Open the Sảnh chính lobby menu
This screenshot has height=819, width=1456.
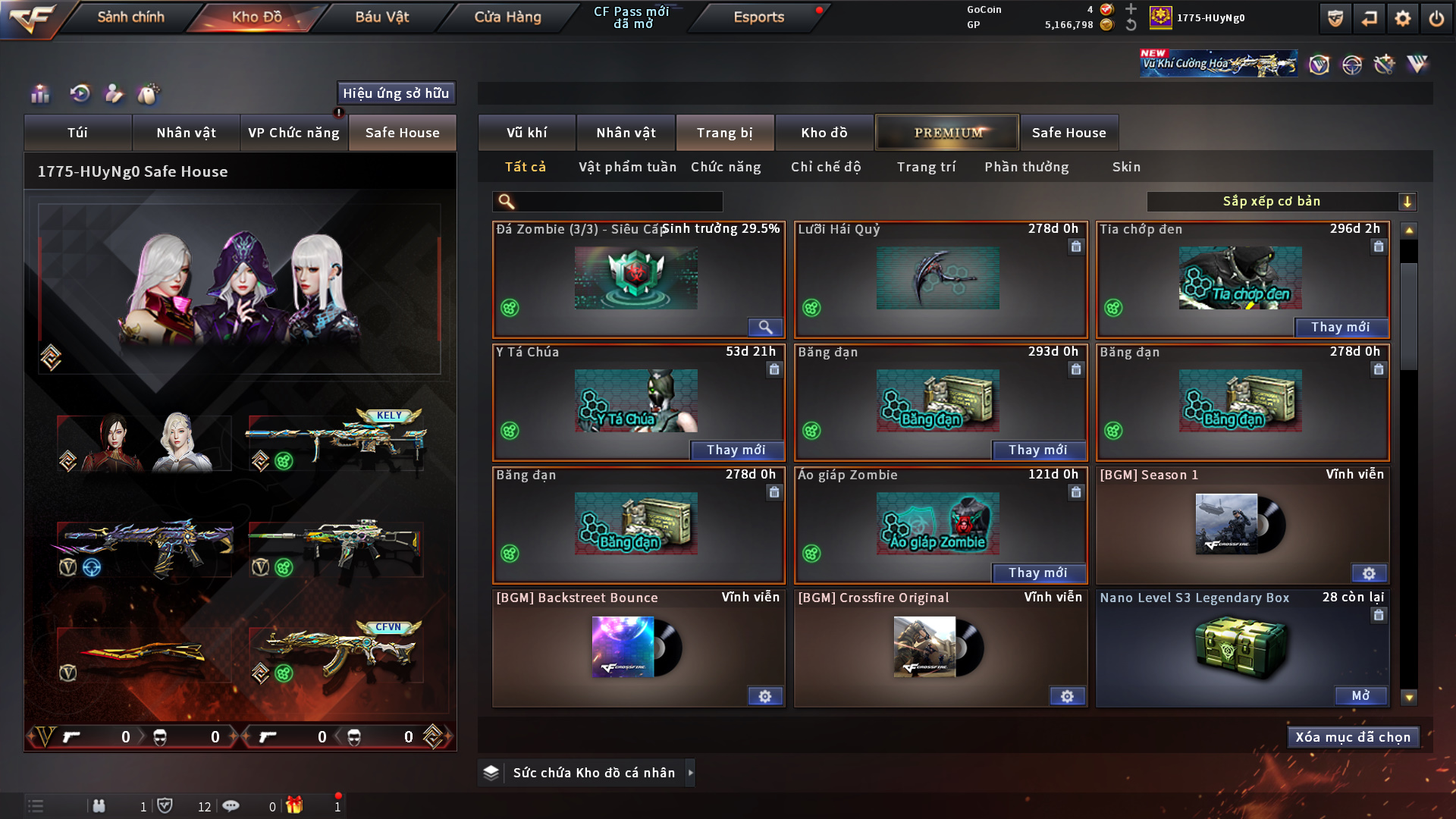(x=130, y=17)
